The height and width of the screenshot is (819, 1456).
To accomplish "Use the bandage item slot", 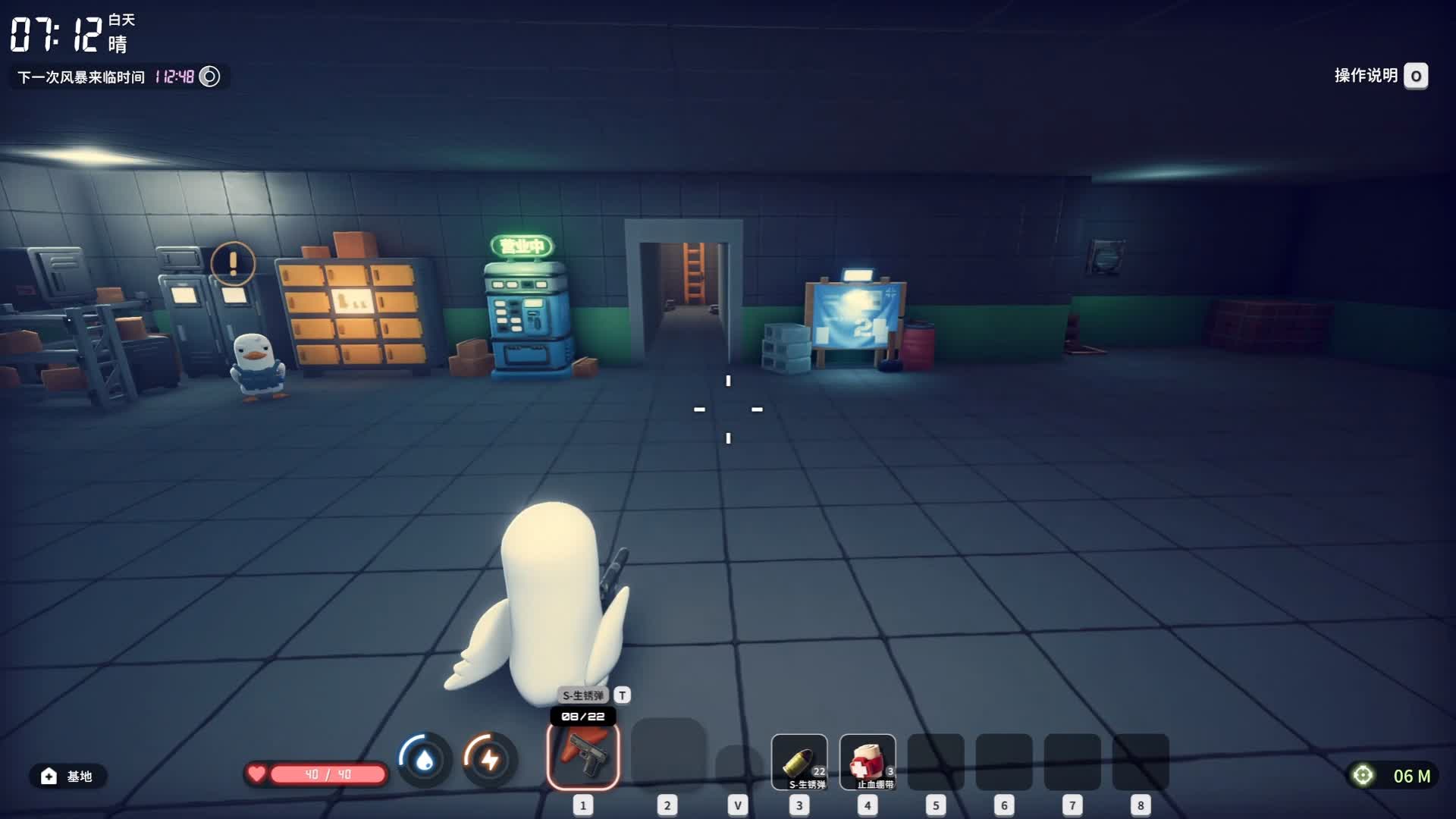I will pos(868,762).
